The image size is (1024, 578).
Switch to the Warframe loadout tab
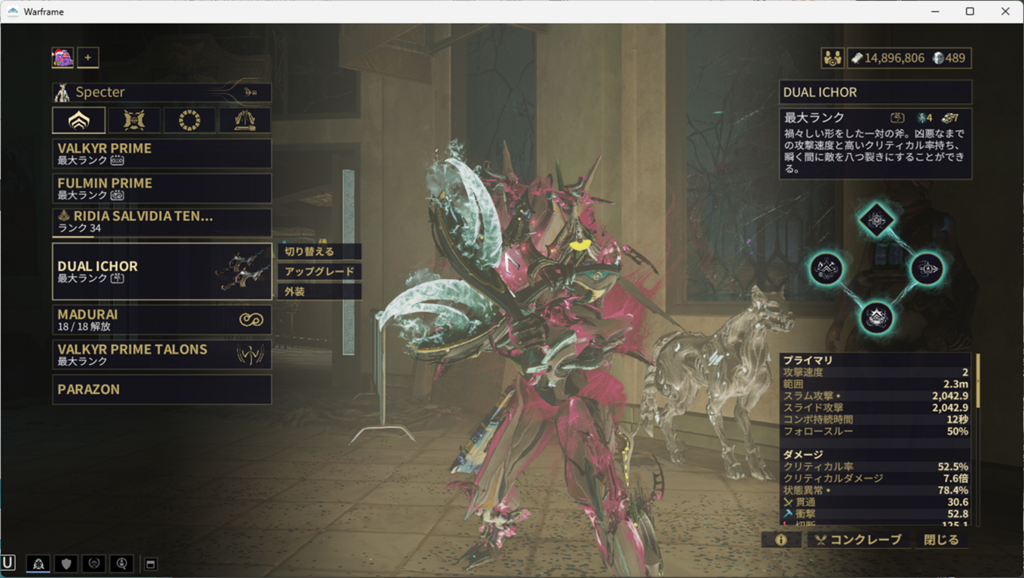(78, 121)
